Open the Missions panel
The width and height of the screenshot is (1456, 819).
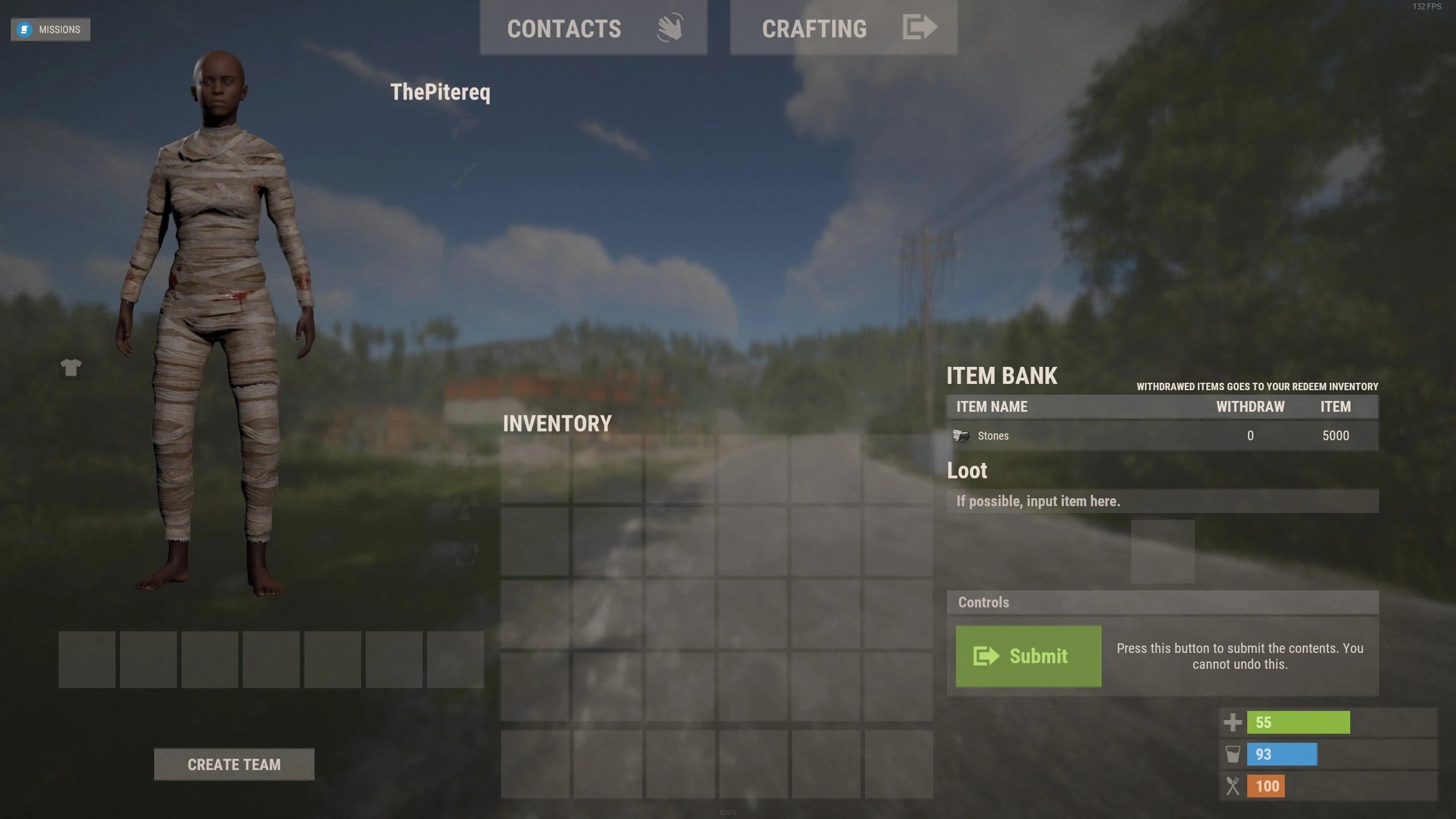51,30
